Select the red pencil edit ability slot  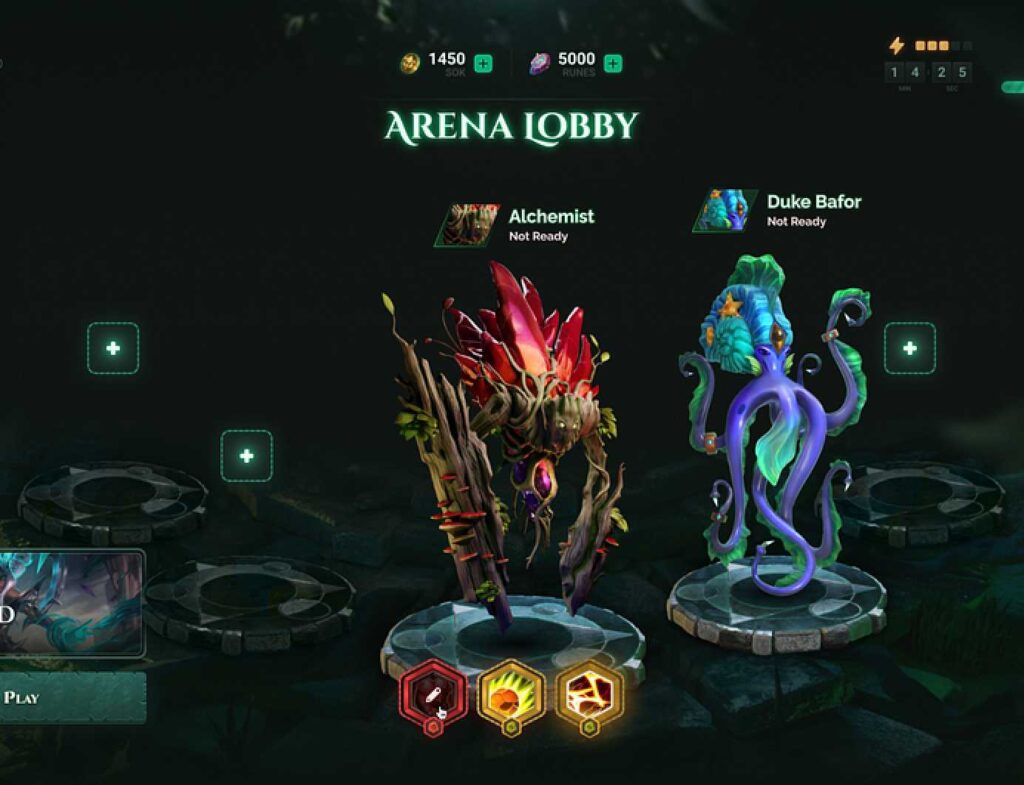(433, 692)
